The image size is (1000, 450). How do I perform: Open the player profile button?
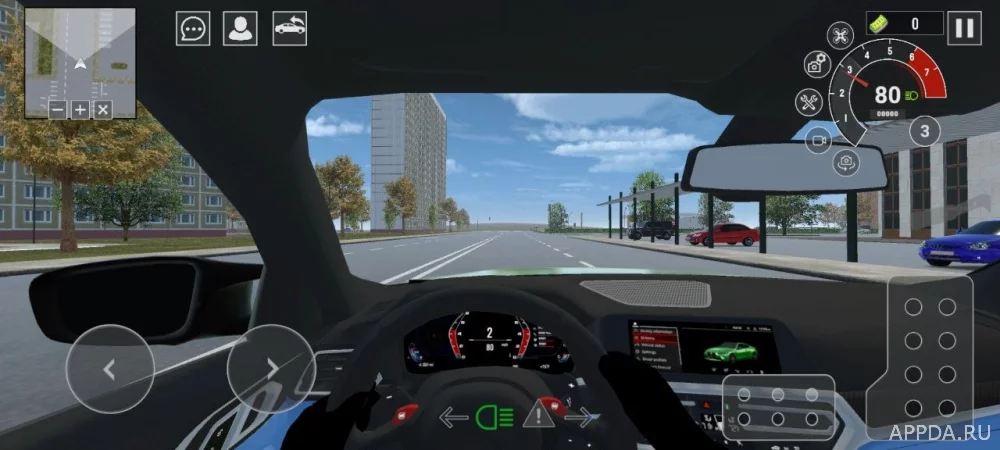coord(240,28)
